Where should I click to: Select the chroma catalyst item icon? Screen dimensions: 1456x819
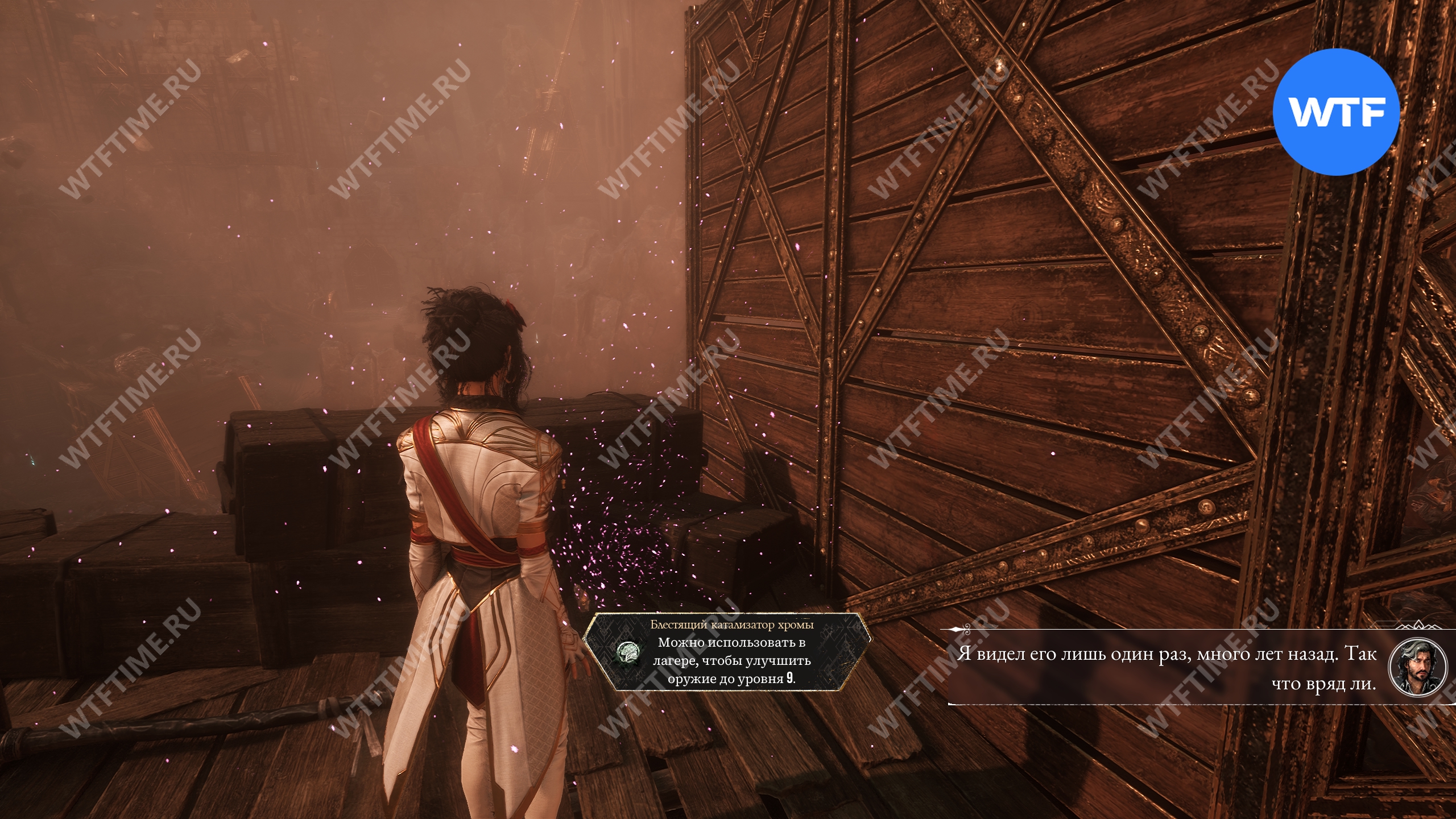(628, 652)
